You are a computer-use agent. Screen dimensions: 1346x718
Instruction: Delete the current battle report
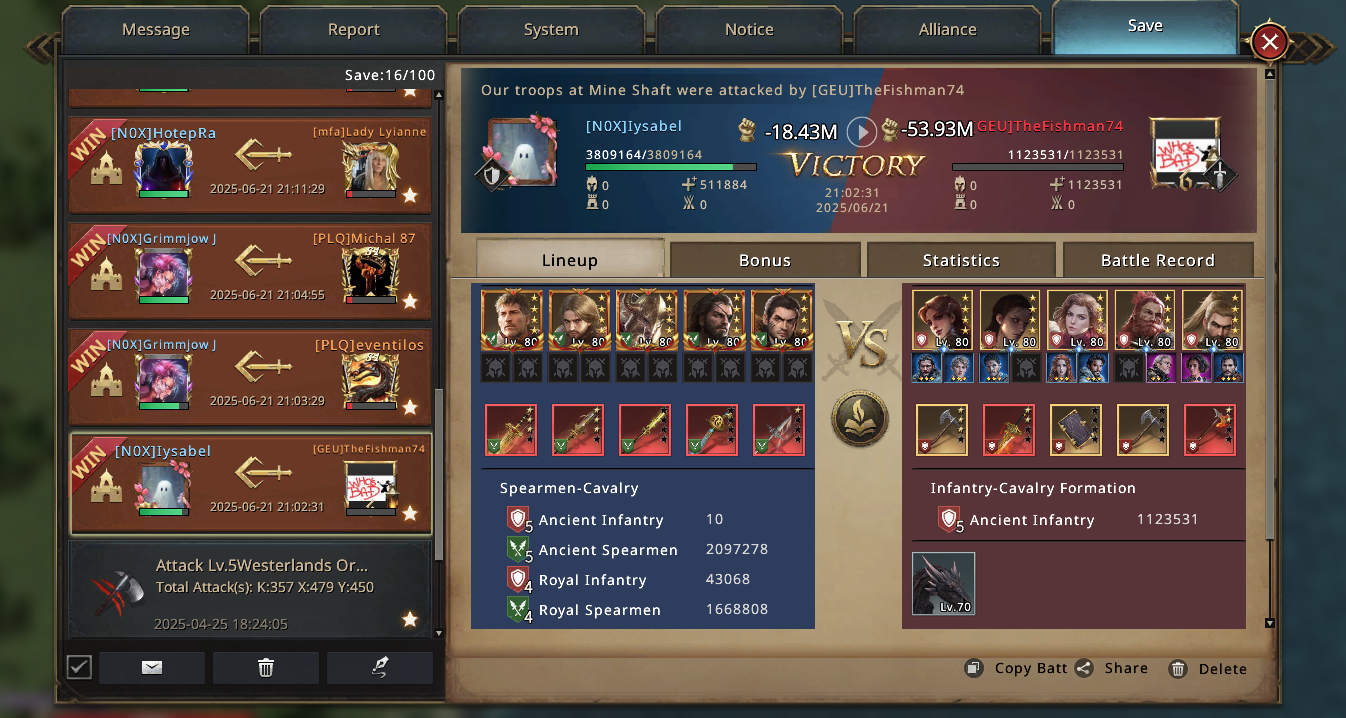1209,669
